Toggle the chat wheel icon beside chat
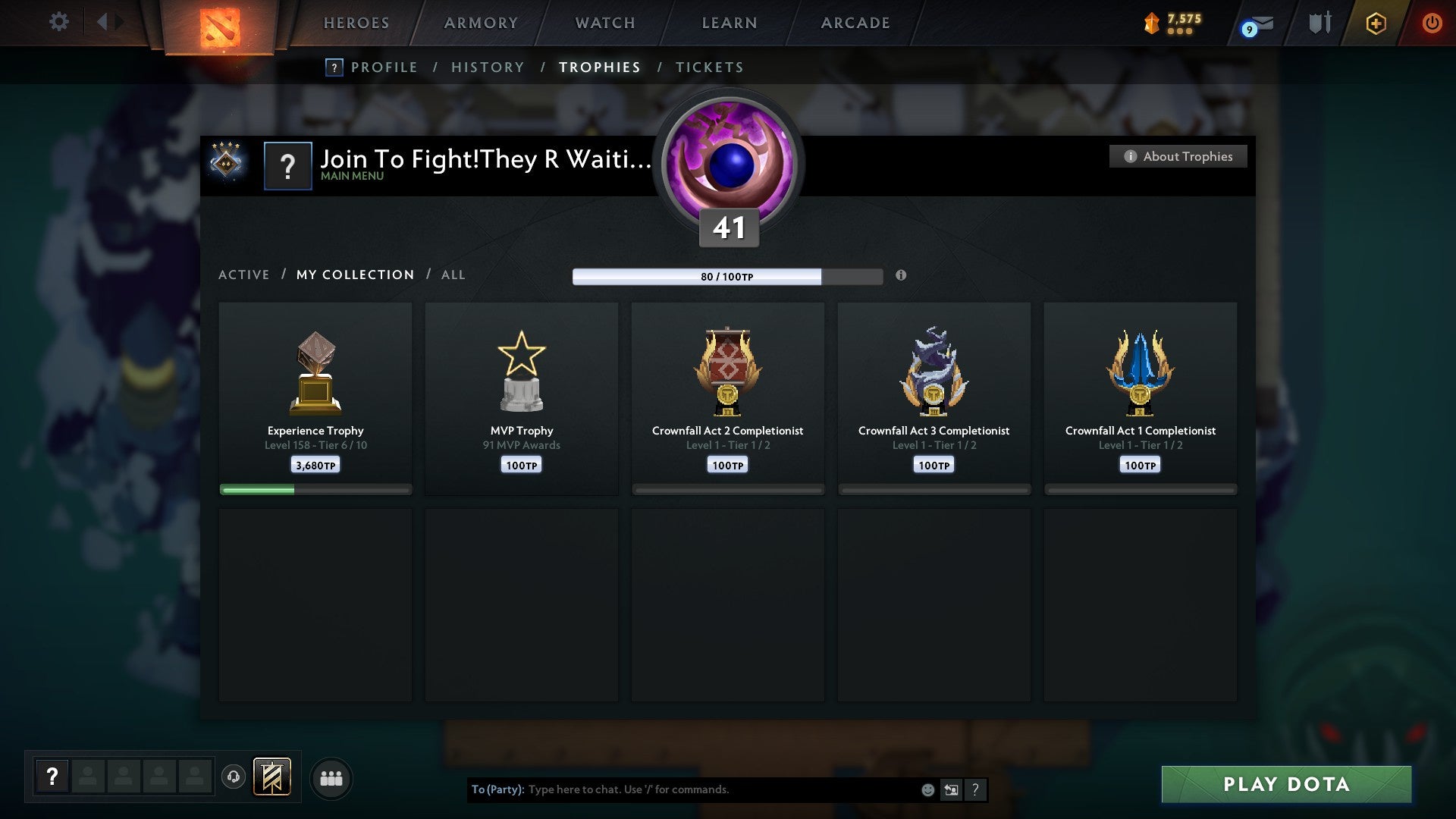The image size is (1456, 819). [951, 789]
